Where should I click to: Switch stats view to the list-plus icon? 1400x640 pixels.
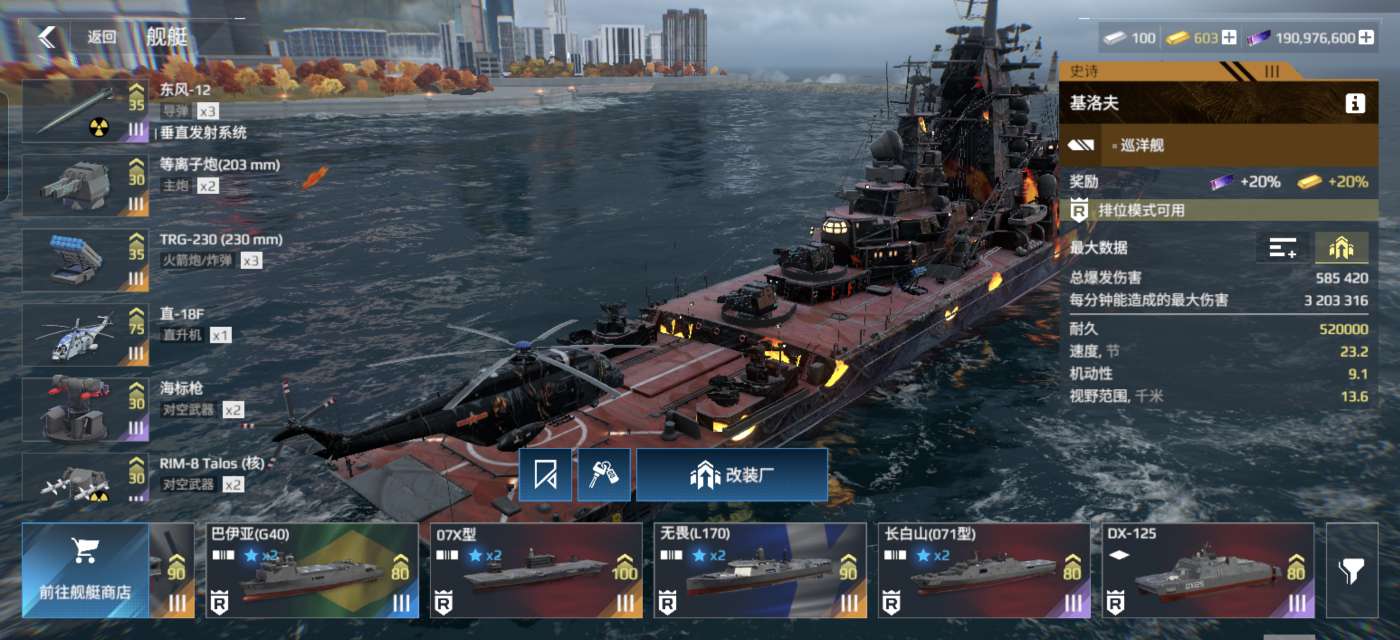coord(1282,248)
